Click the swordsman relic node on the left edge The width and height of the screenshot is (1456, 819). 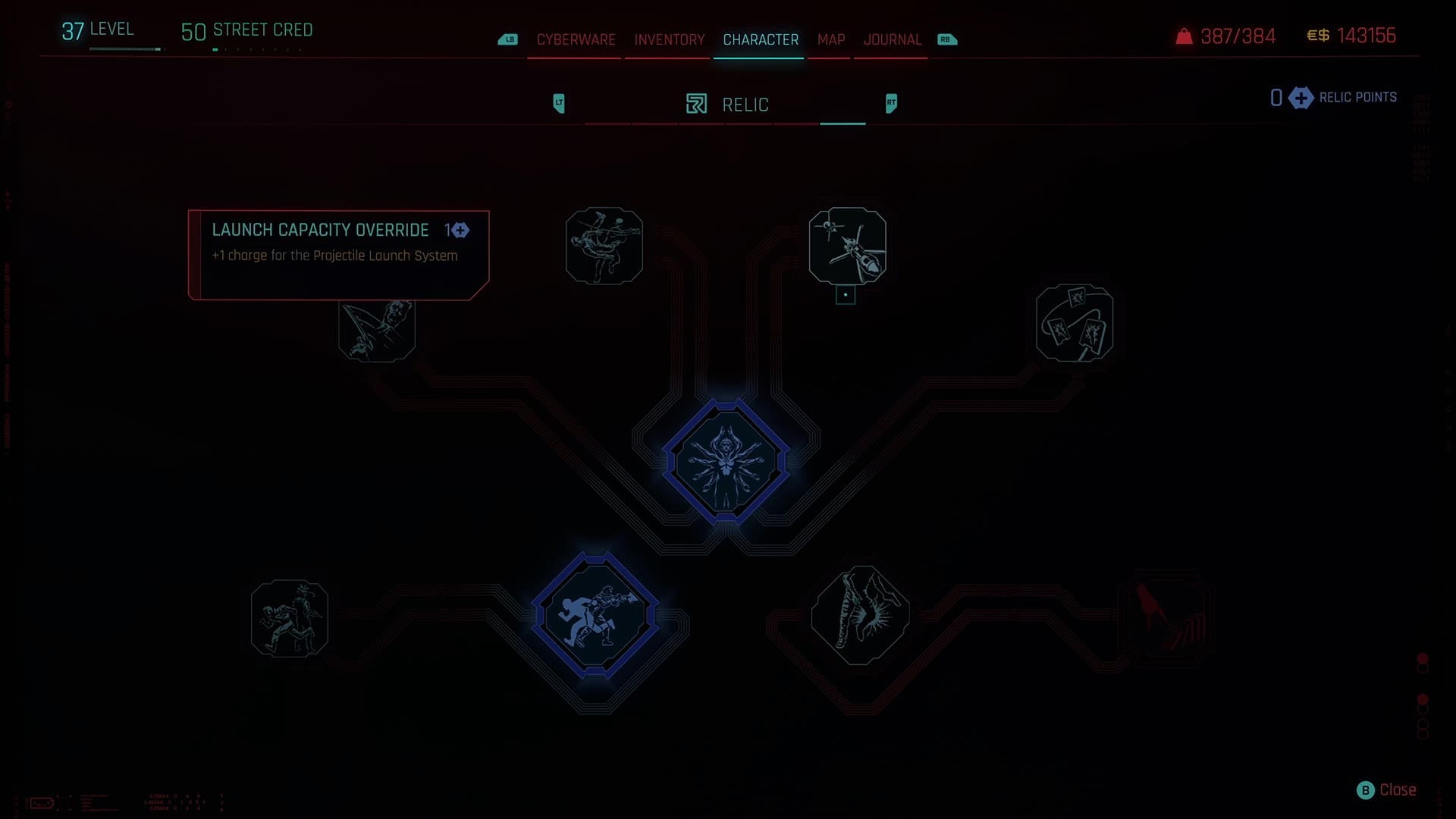click(377, 331)
